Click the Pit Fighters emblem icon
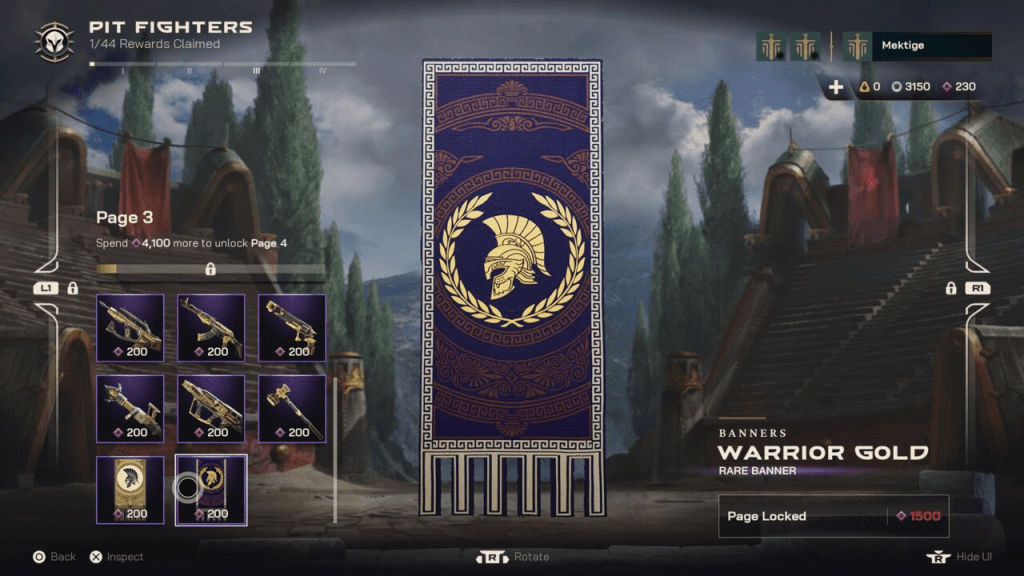 pyautogui.click(x=53, y=40)
